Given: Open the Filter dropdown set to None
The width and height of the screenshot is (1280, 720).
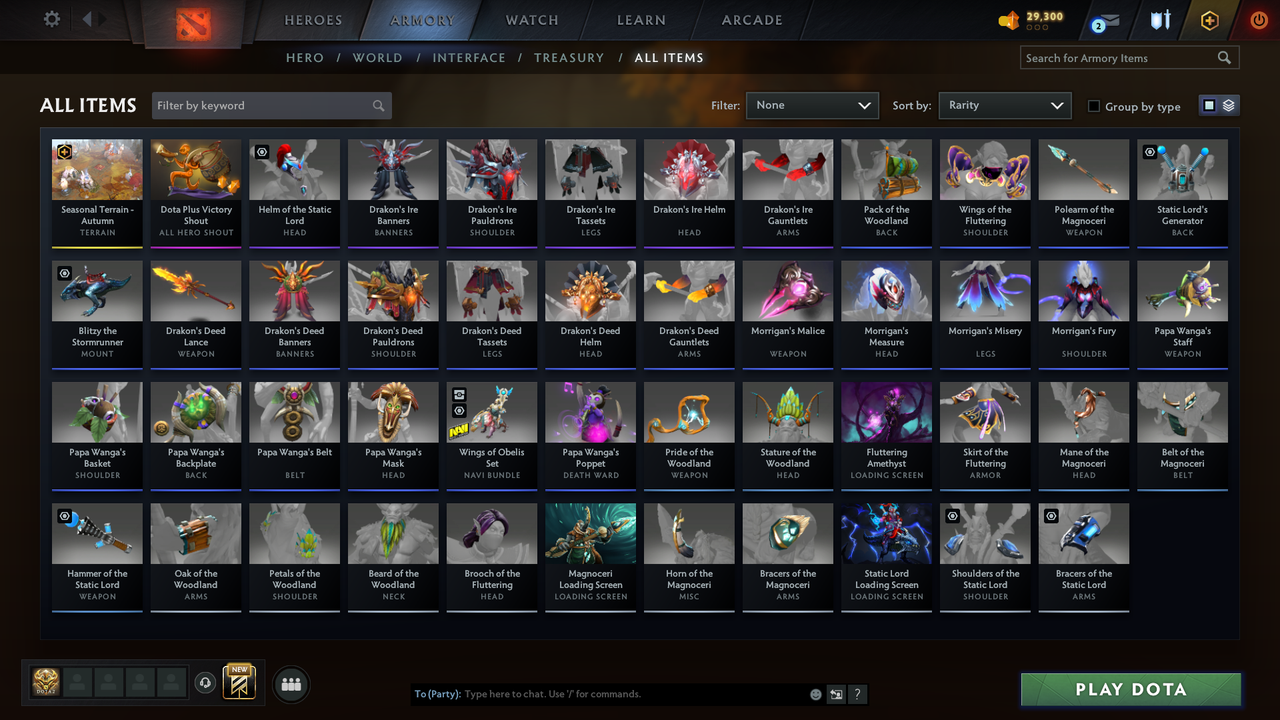Looking at the screenshot, I should (x=811, y=105).
